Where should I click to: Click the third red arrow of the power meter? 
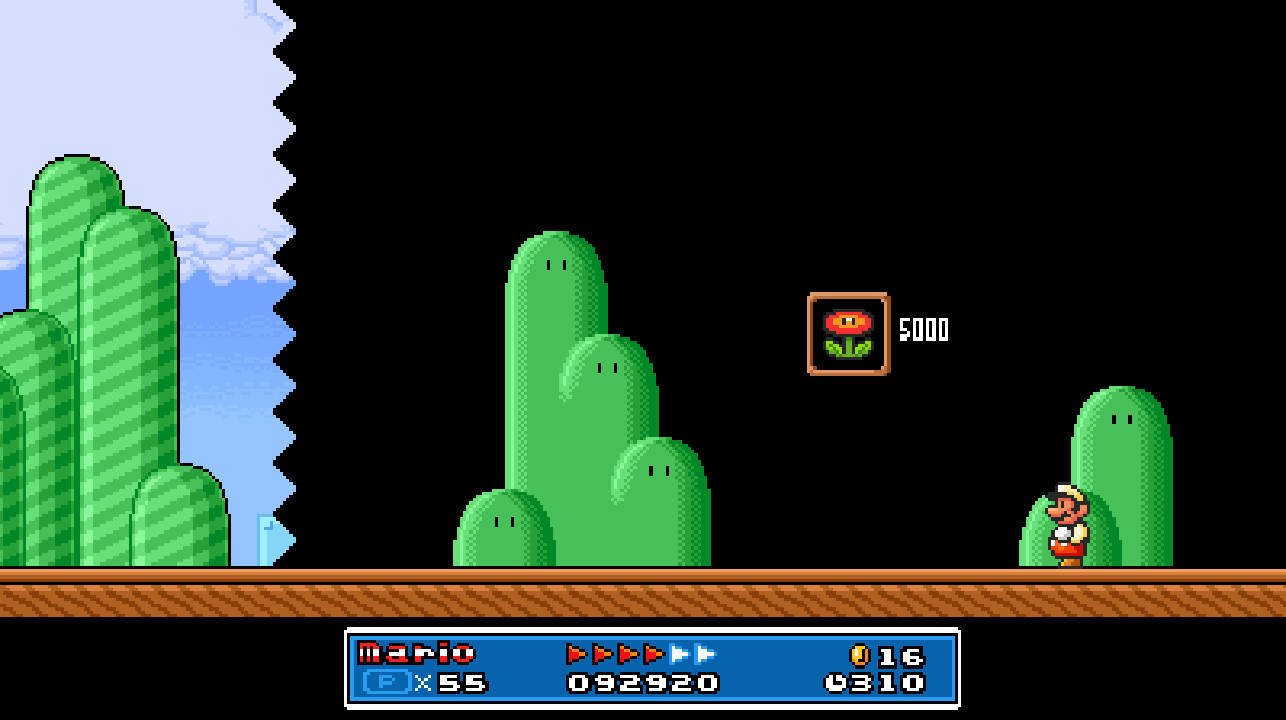(625, 654)
